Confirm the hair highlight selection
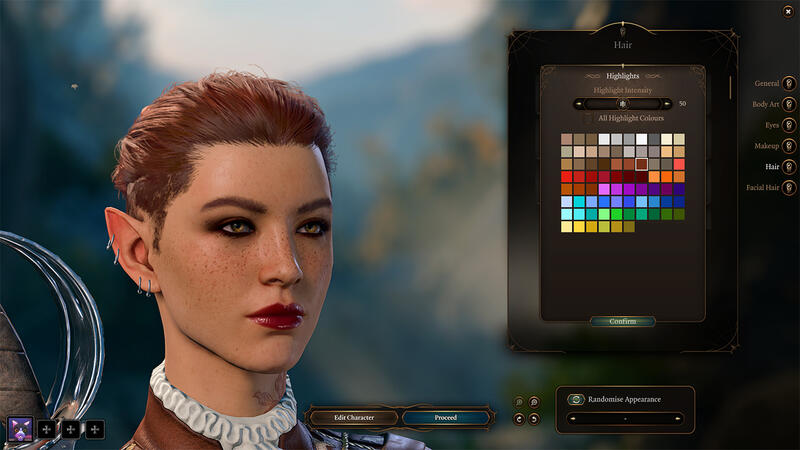Screen dimensions: 800x450 point(622,322)
